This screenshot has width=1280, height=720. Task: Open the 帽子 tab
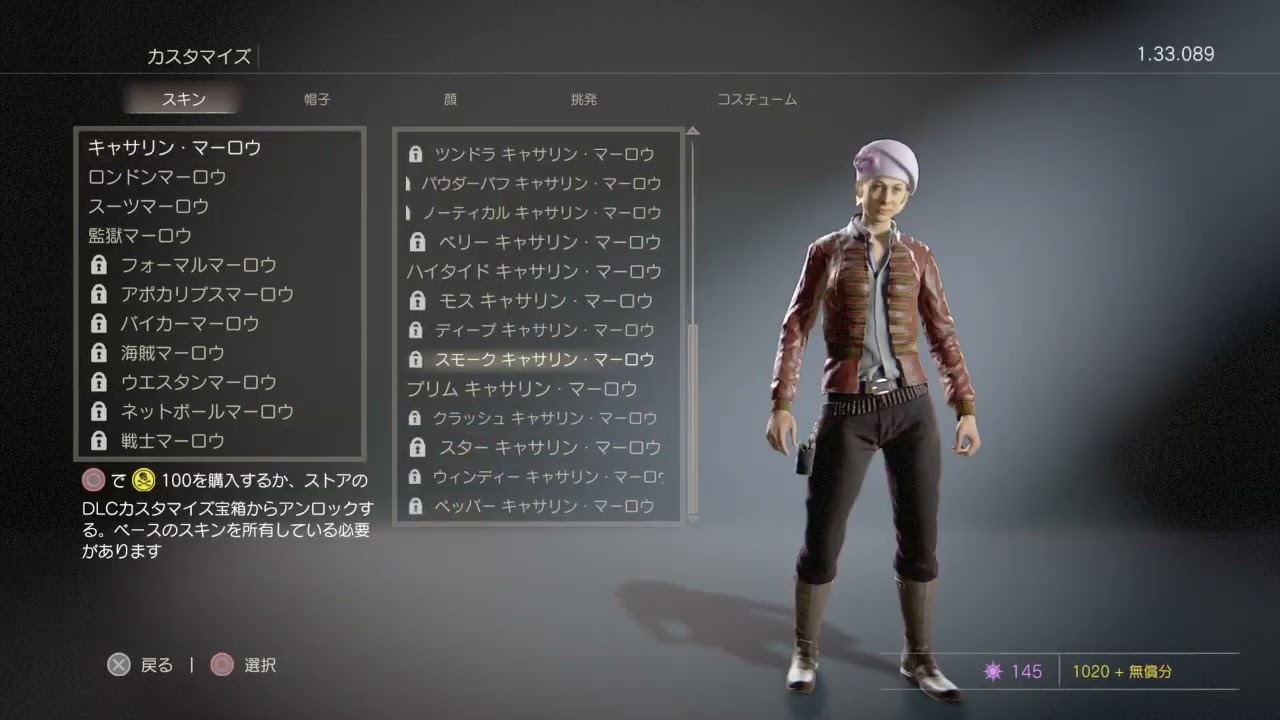pyautogui.click(x=317, y=100)
